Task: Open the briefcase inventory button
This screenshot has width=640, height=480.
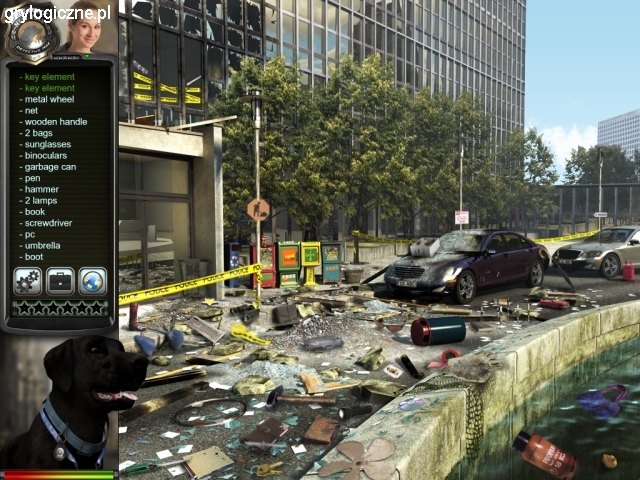Action: (60, 281)
